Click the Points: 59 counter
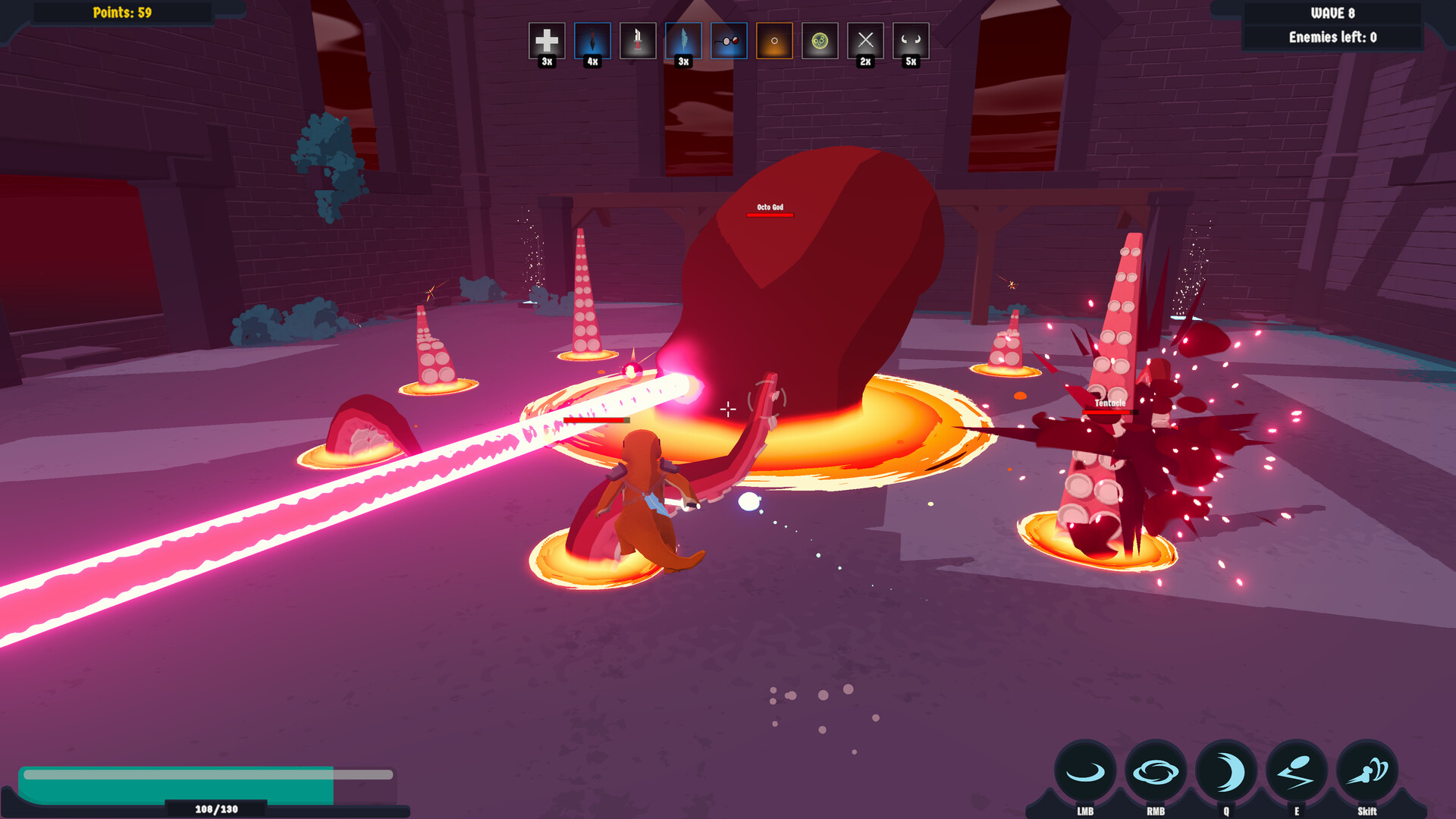Viewport: 1456px width, 819px height. pyautogui.click(x=124, y=13)
